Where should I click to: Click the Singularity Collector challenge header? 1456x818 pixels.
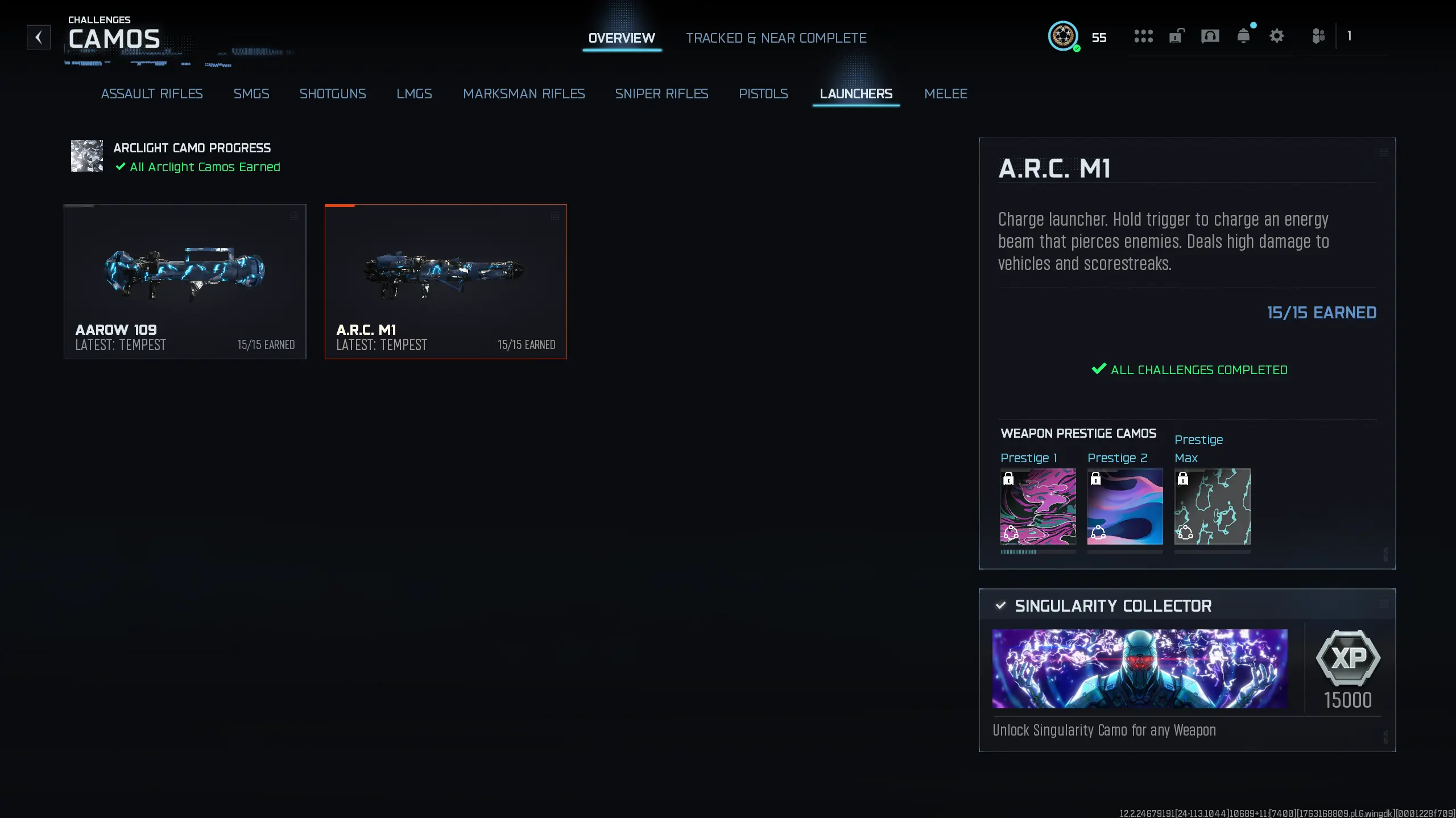1112,605
